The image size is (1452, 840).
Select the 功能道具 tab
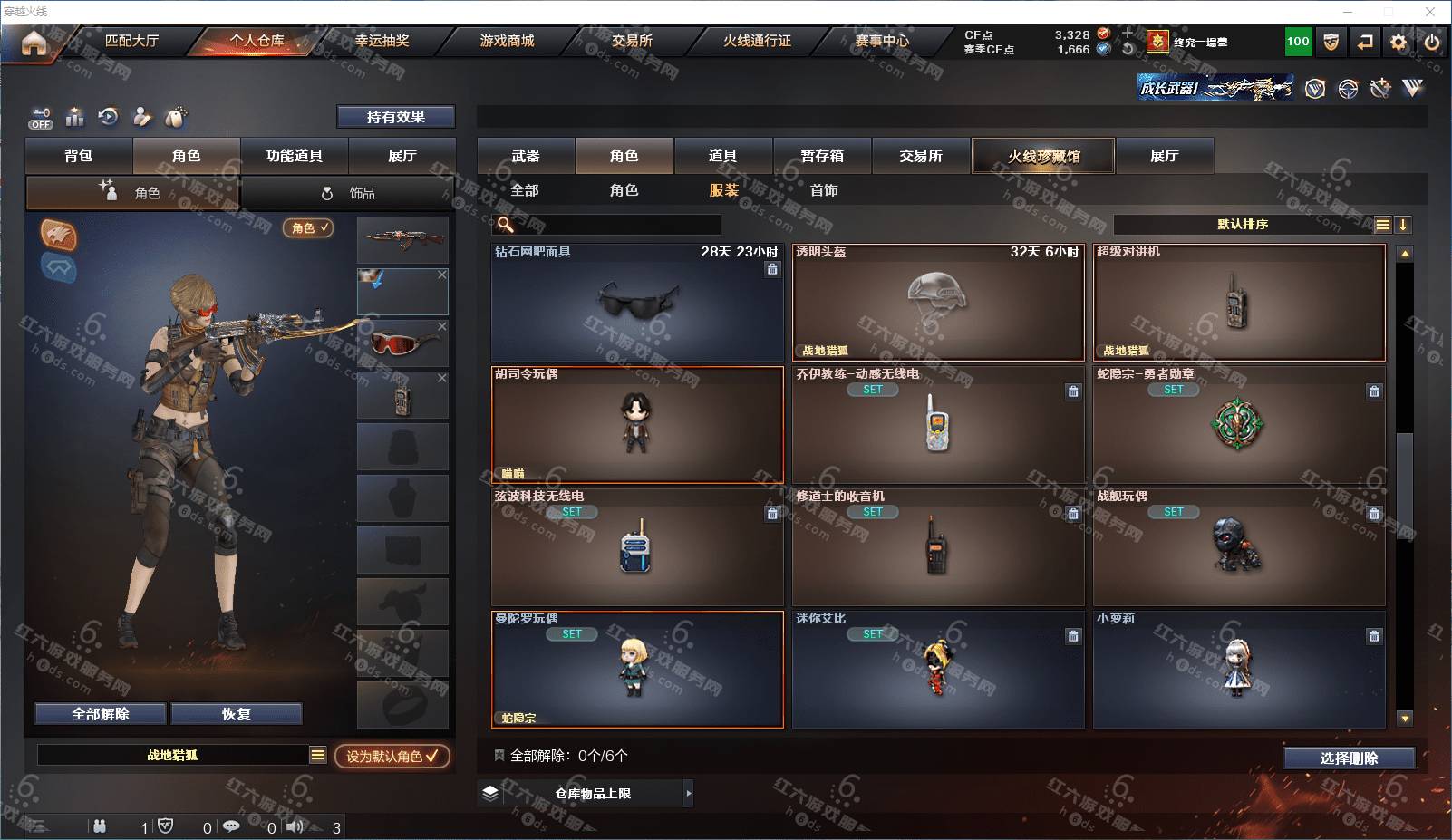294,156
